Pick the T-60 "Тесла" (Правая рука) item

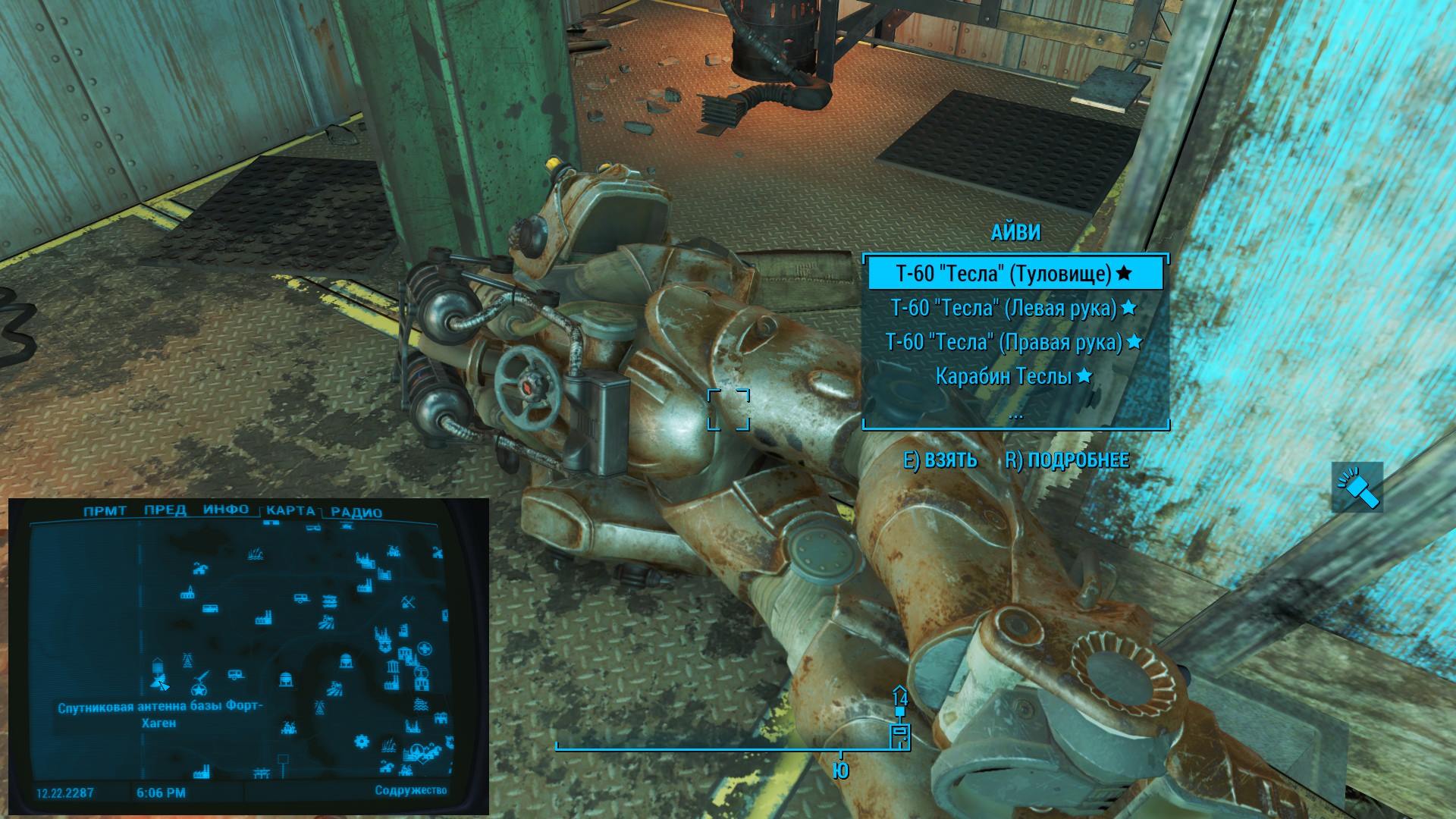point(1014,342)
